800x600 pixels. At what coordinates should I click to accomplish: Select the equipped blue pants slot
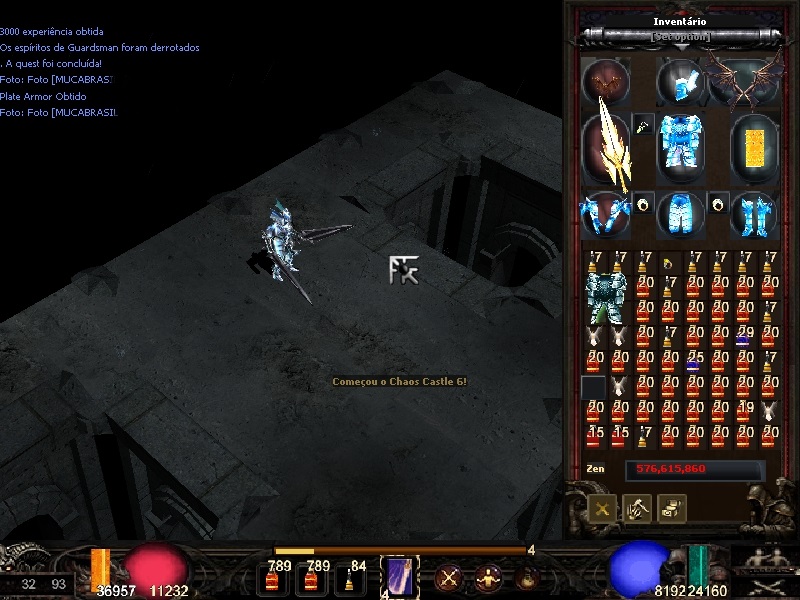click(x=681, y=214)
